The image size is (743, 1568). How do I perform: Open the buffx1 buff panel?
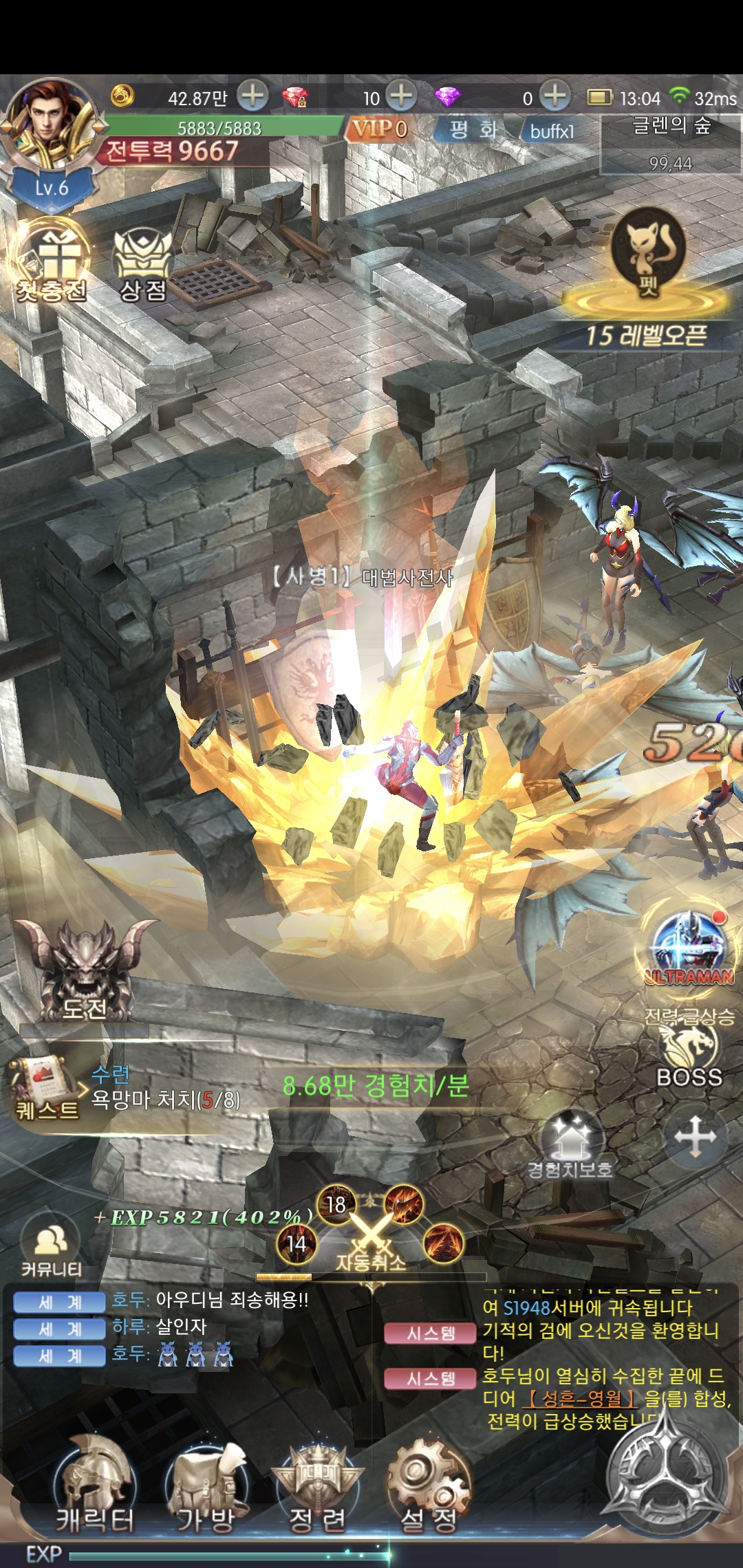coord(552,131)
